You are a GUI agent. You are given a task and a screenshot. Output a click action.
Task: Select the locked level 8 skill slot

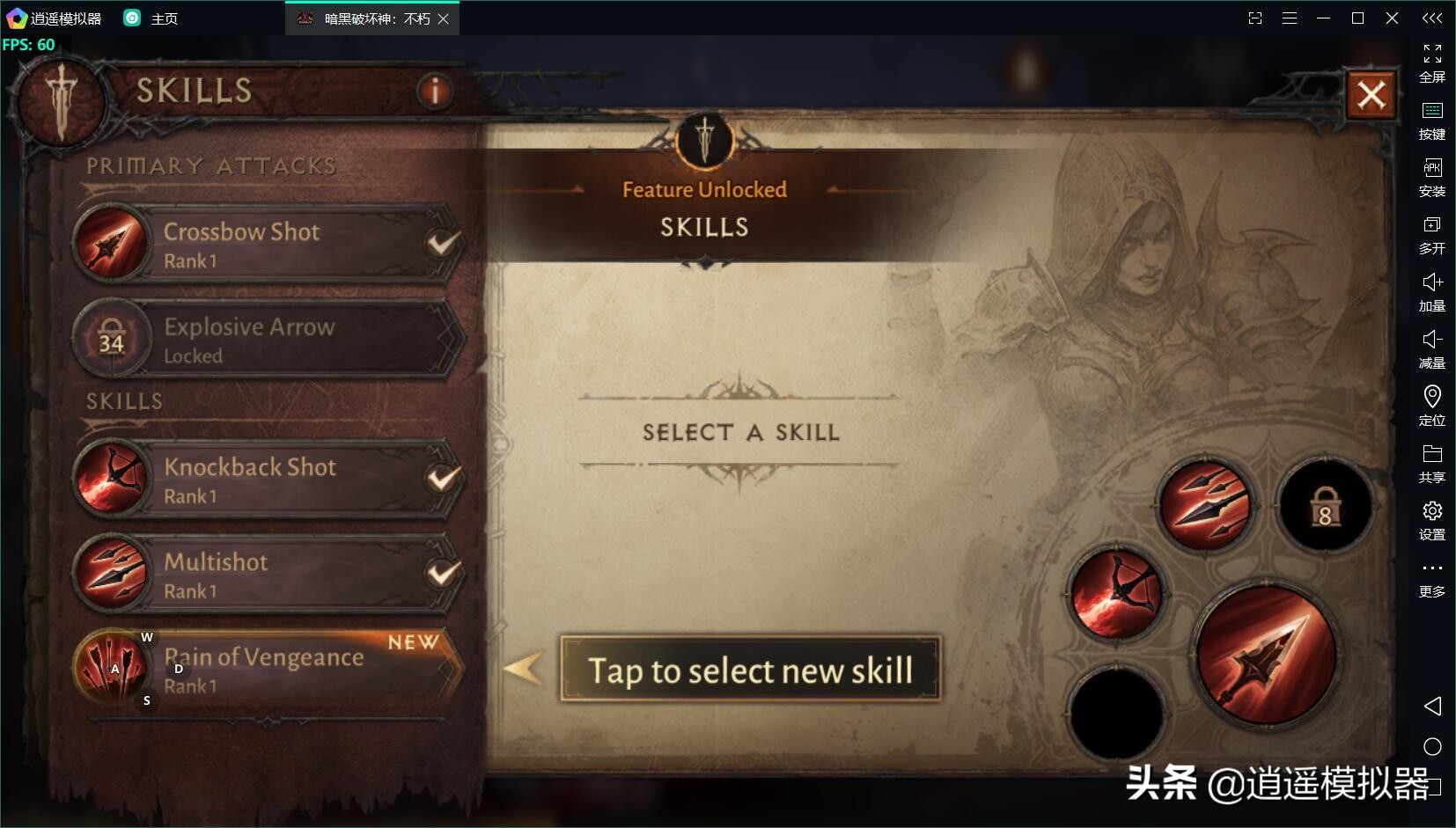tap(1325, 506)
